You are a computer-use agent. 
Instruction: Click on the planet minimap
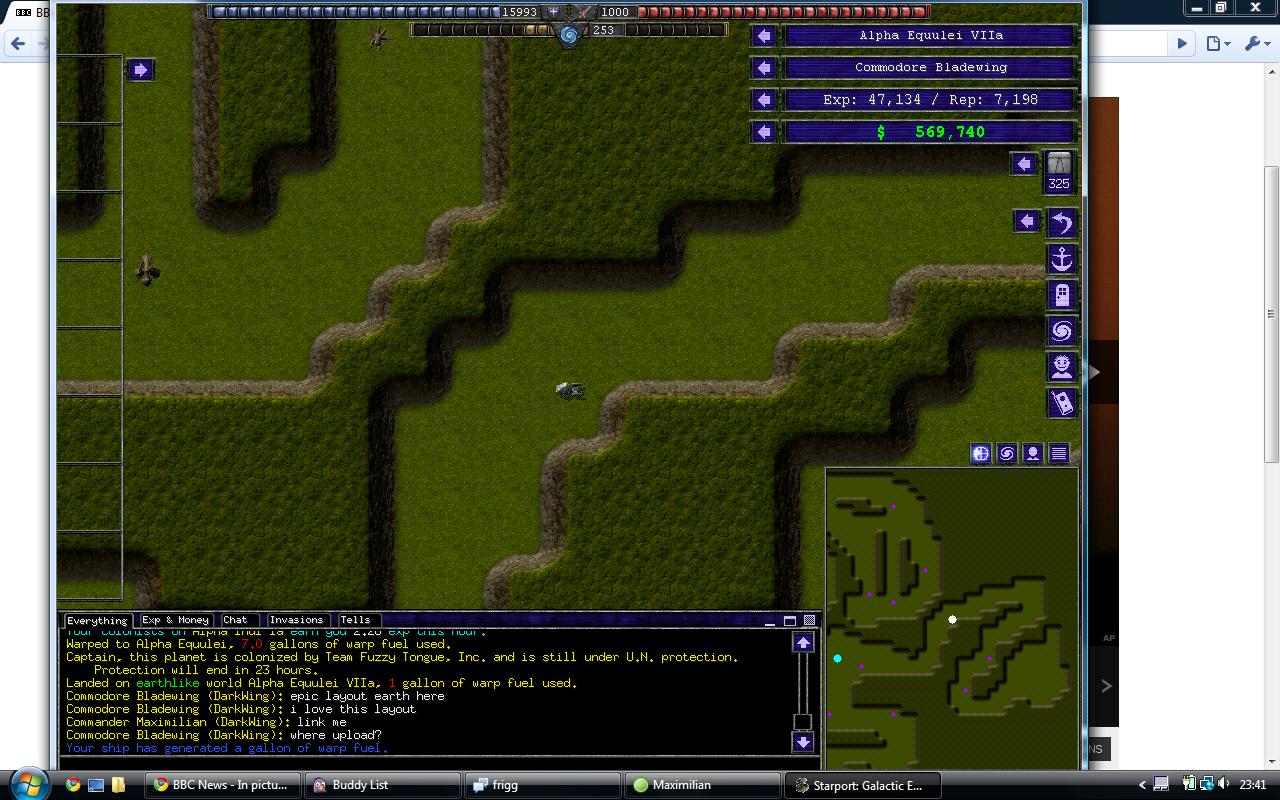(951, 620)
